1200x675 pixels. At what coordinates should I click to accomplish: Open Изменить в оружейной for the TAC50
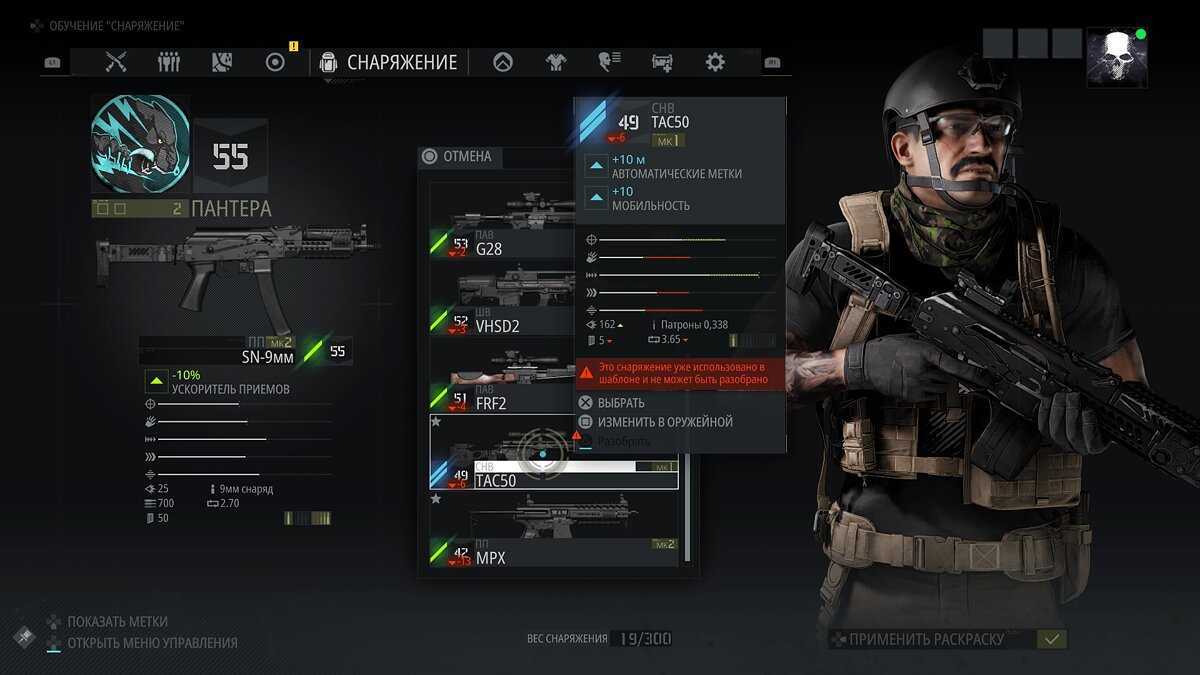pos(664,422)
